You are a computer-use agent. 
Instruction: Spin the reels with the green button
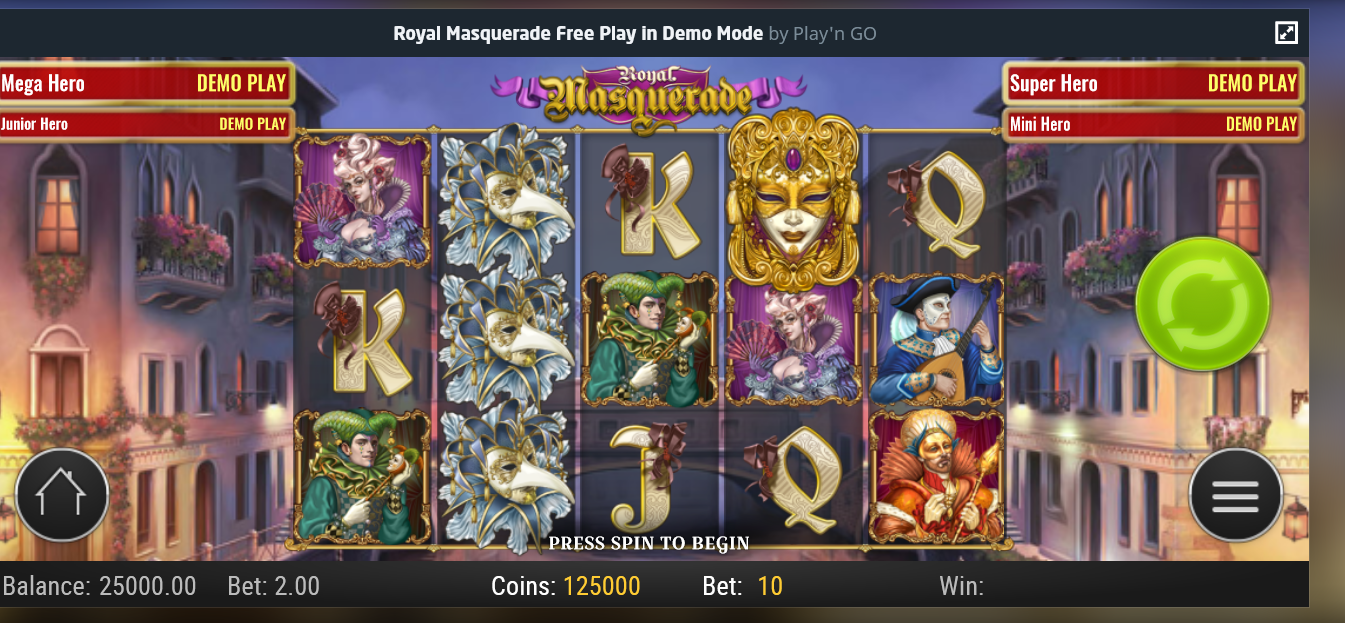click(x=1202, y=302)
